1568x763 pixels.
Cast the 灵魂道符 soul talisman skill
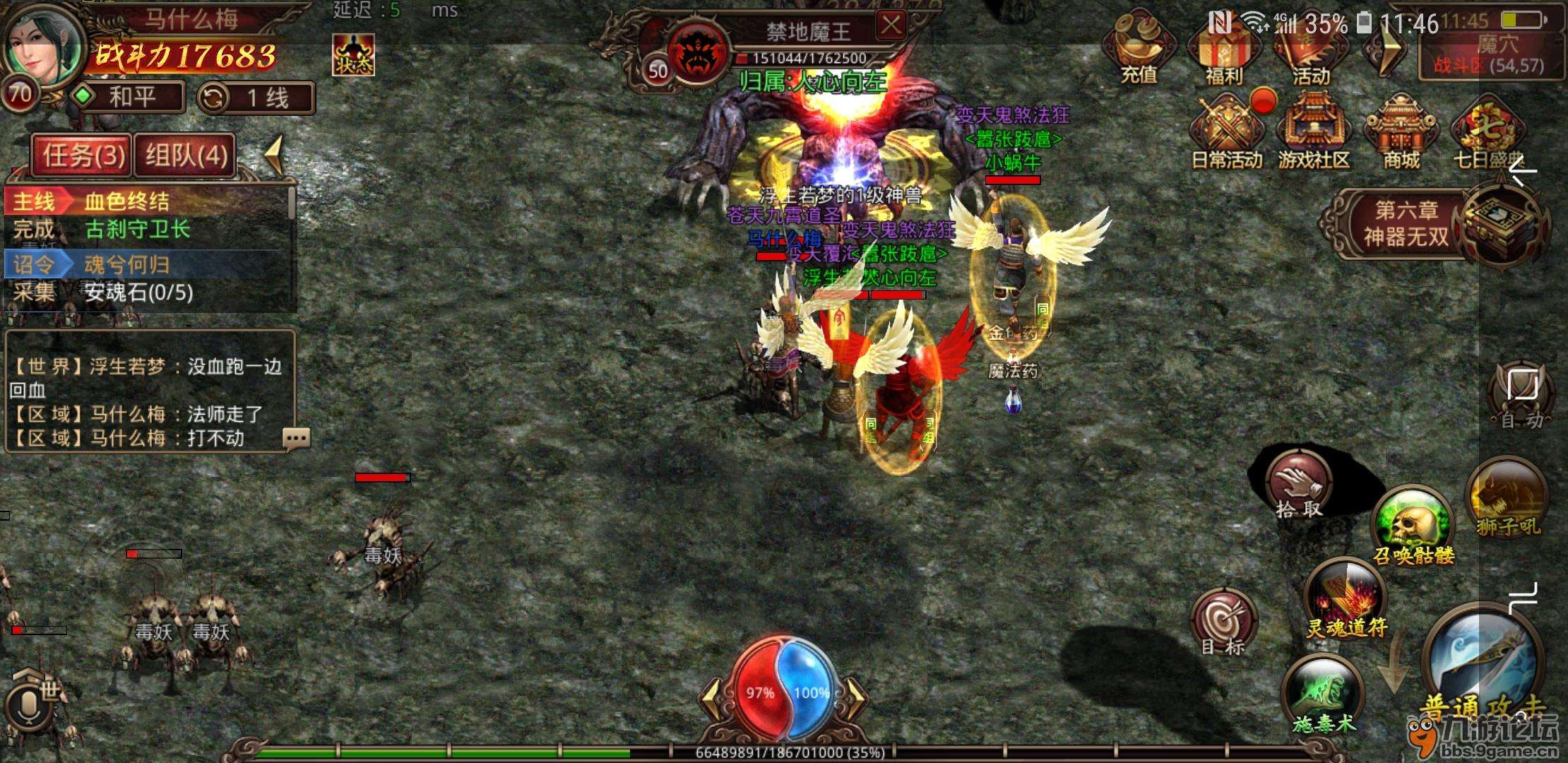pos(1346,601)
